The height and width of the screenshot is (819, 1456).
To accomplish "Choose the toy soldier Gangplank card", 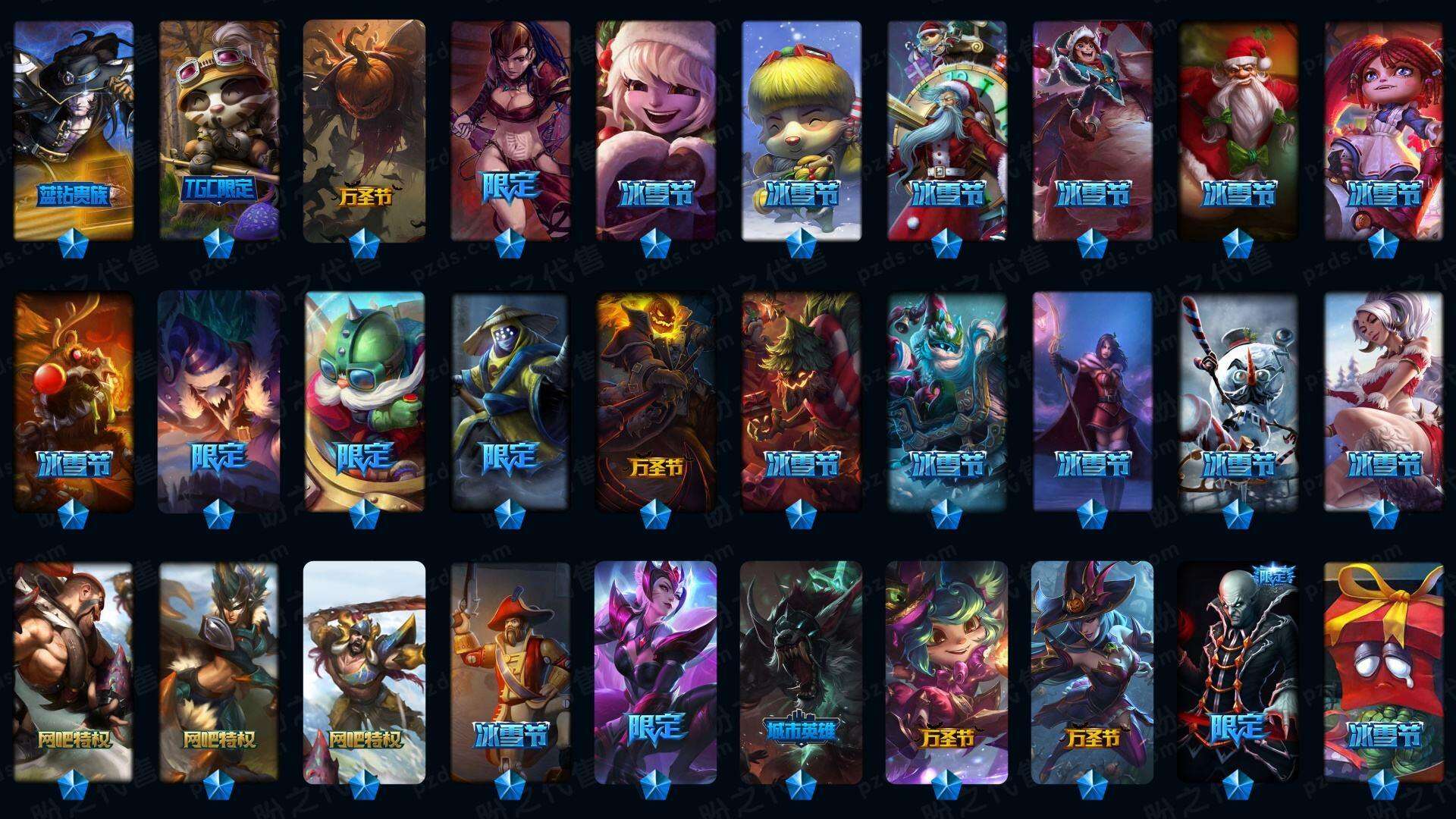I will [x=510, y=672].
